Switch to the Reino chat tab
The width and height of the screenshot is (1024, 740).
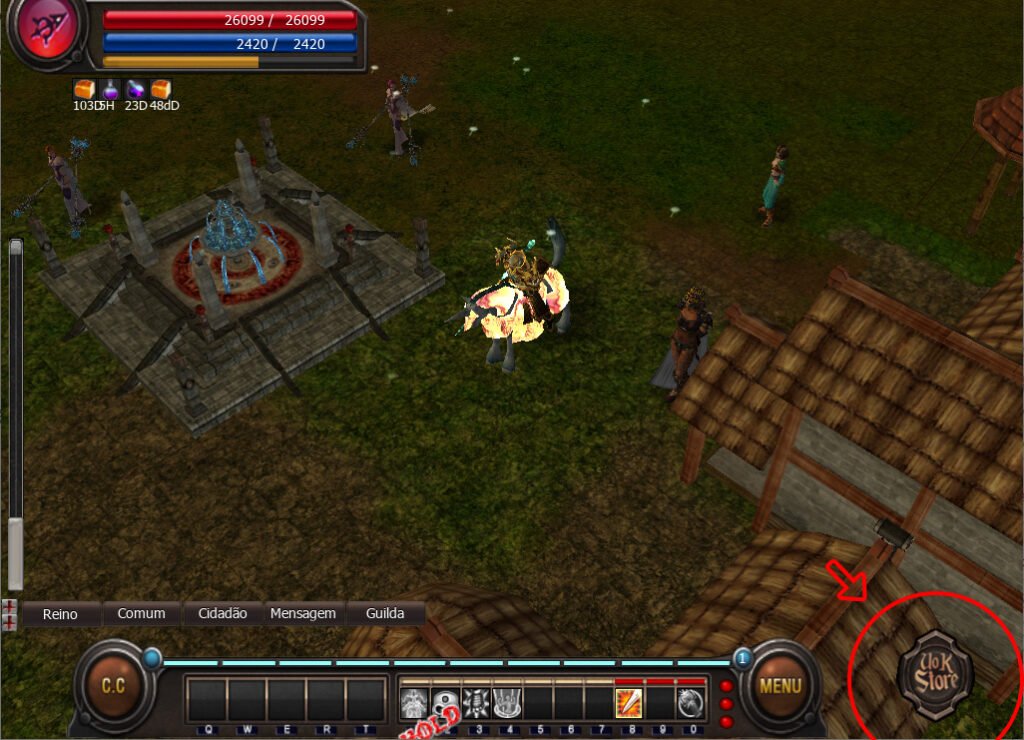[61, 613]
